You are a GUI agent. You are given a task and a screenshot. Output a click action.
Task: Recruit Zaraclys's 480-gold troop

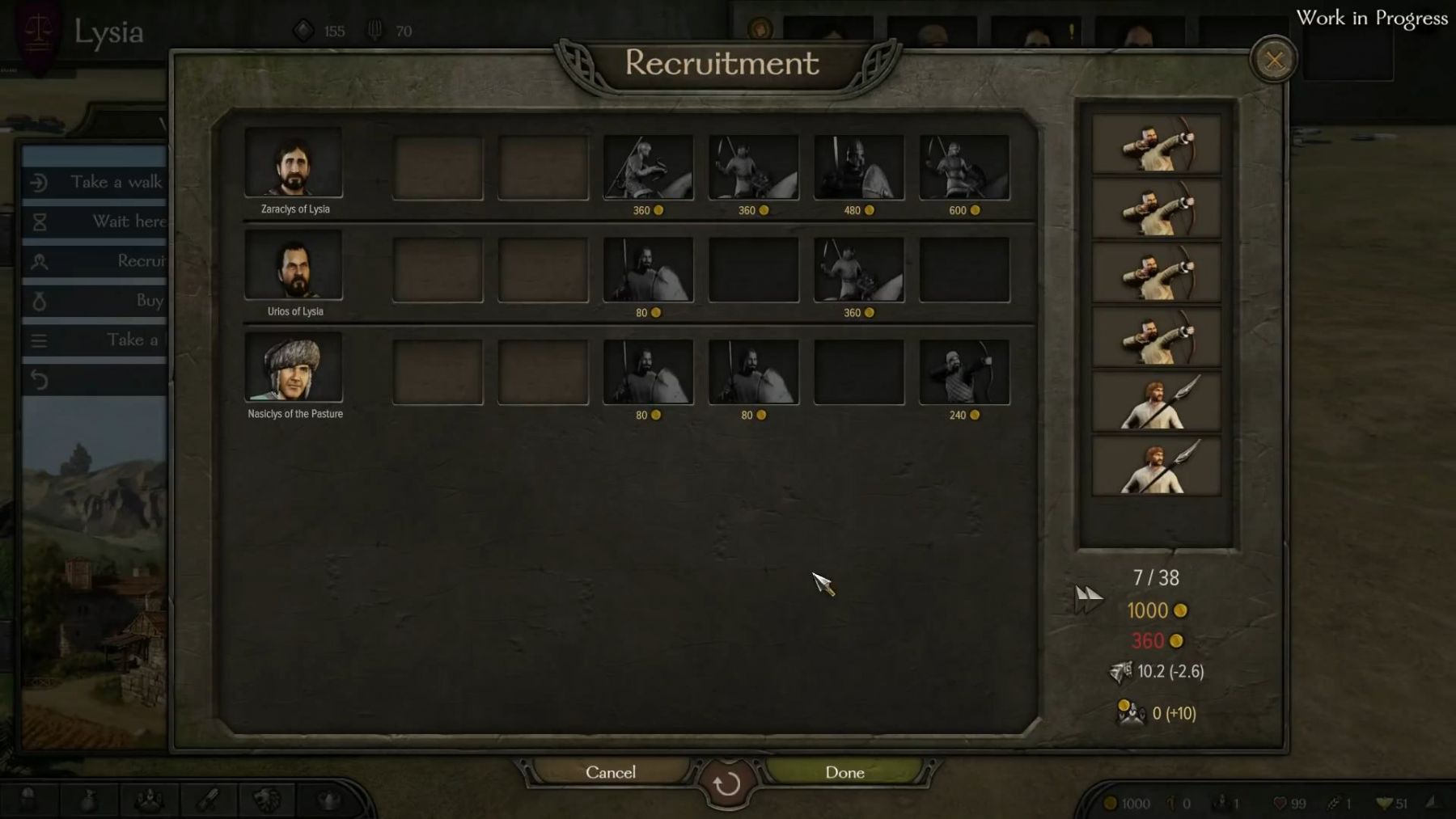pyautogui.click(x=859, y=167)
